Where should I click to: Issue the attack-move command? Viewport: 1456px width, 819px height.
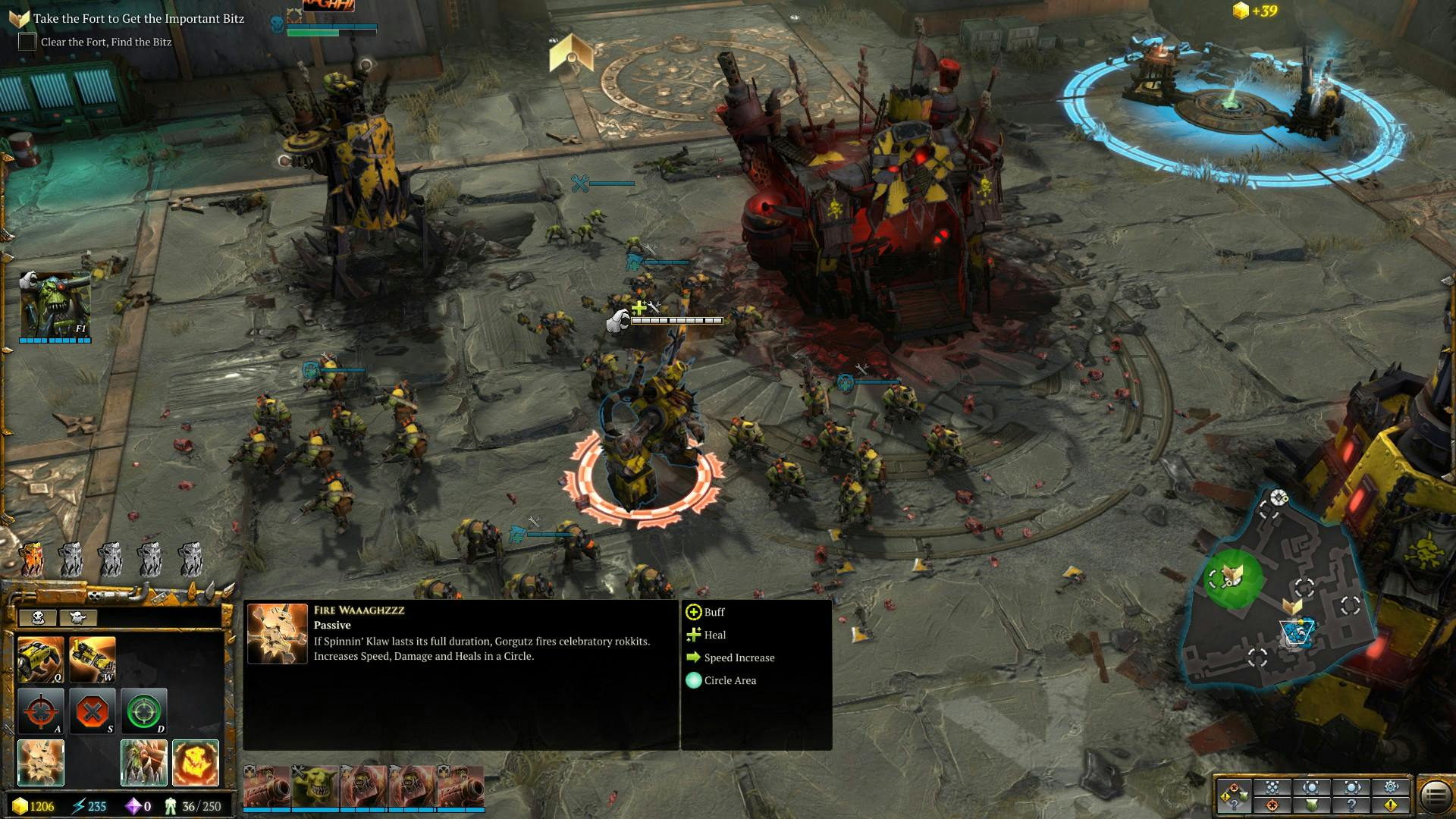point(40,711)
